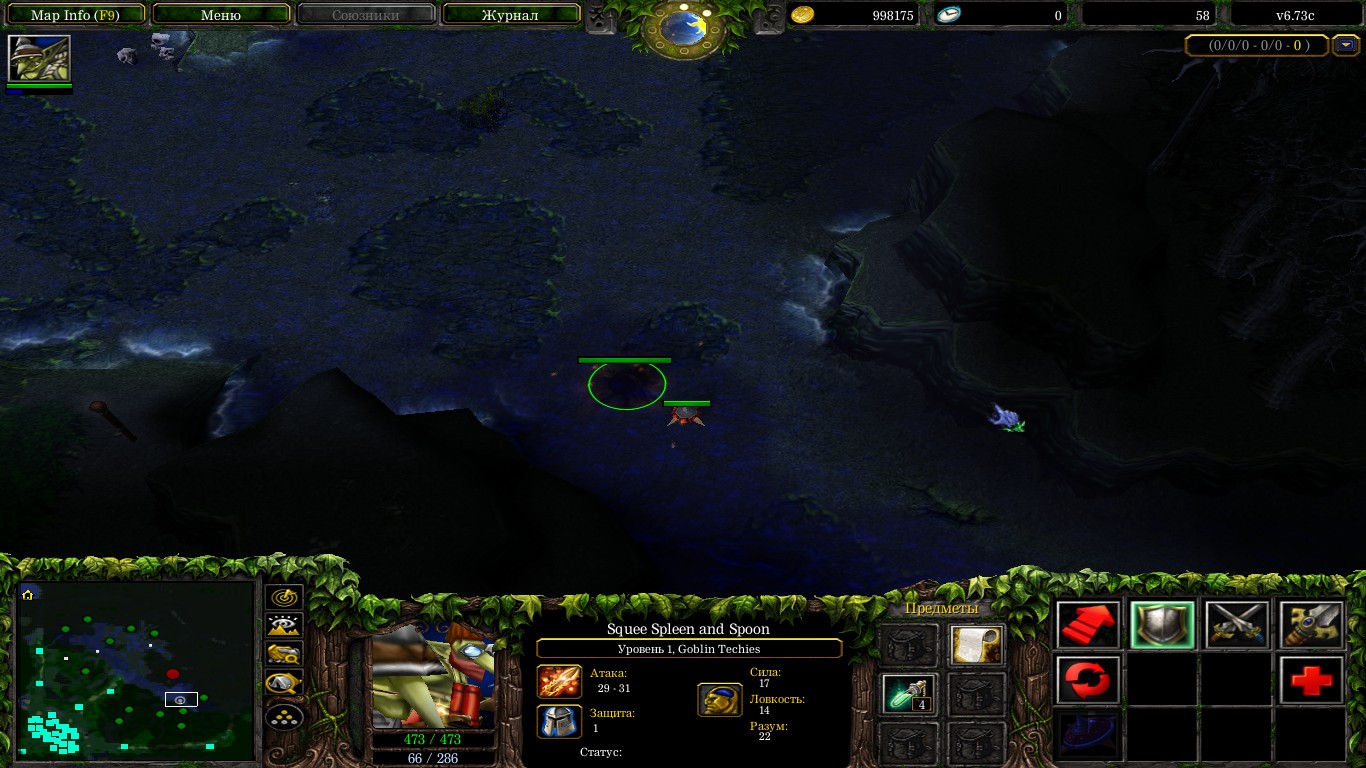Activate the red circular arrows Patrol command

[x=1088, y=681]
